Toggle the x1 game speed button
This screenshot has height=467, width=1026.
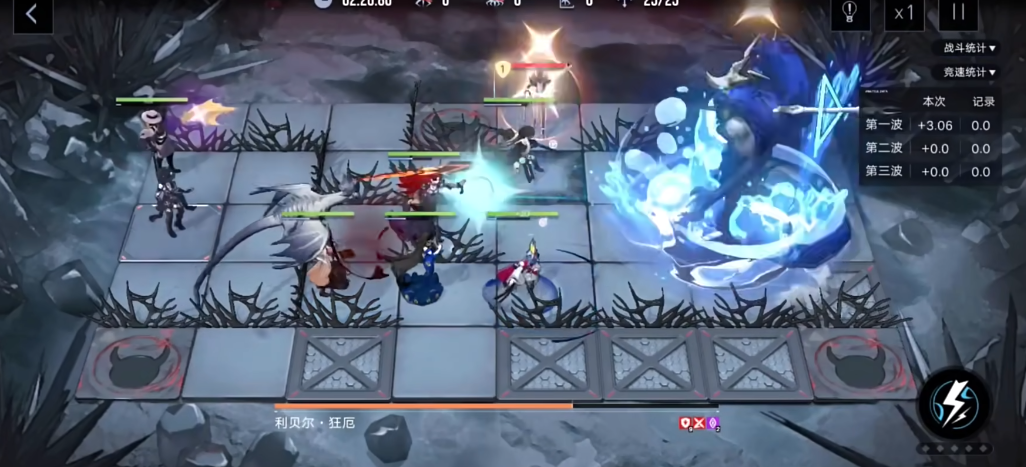(x=905, y=13)
